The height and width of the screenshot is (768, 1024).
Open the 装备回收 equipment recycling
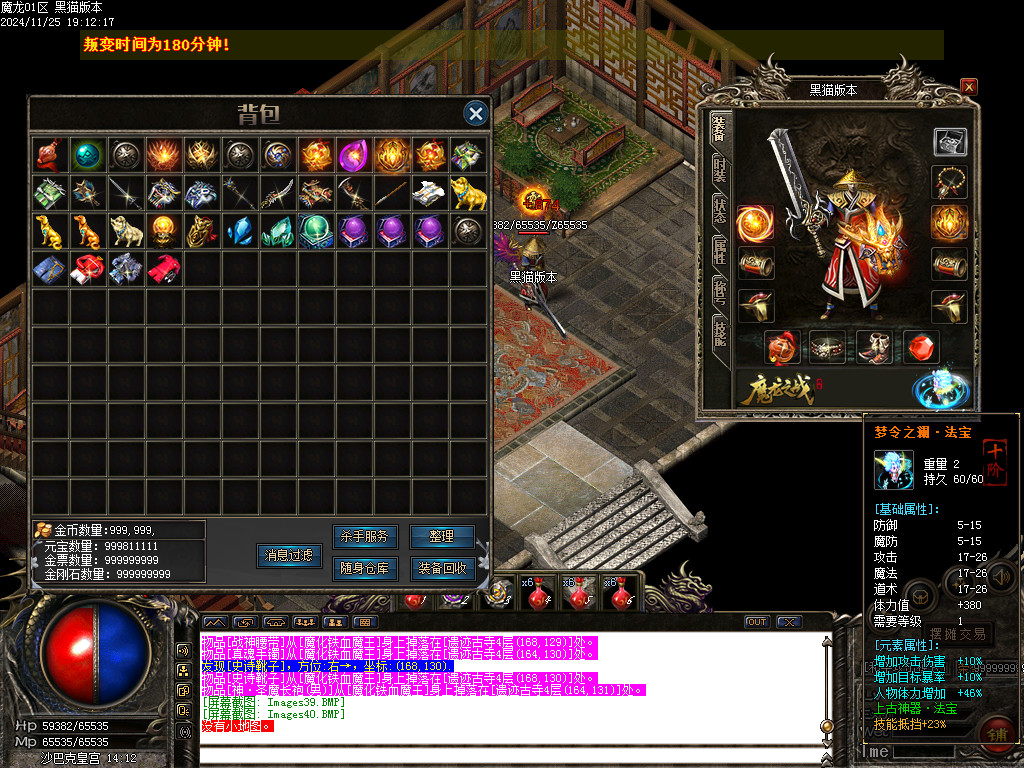click(442, 569)
